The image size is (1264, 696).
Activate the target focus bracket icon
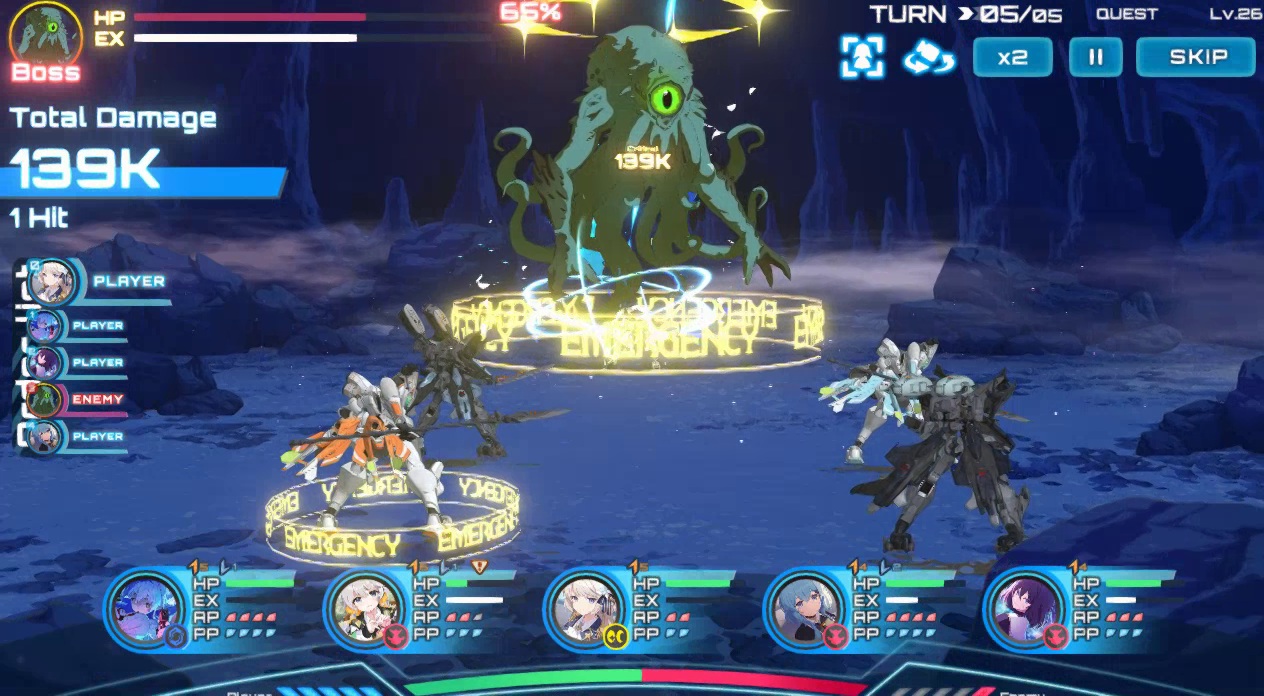tap(862, 57)
